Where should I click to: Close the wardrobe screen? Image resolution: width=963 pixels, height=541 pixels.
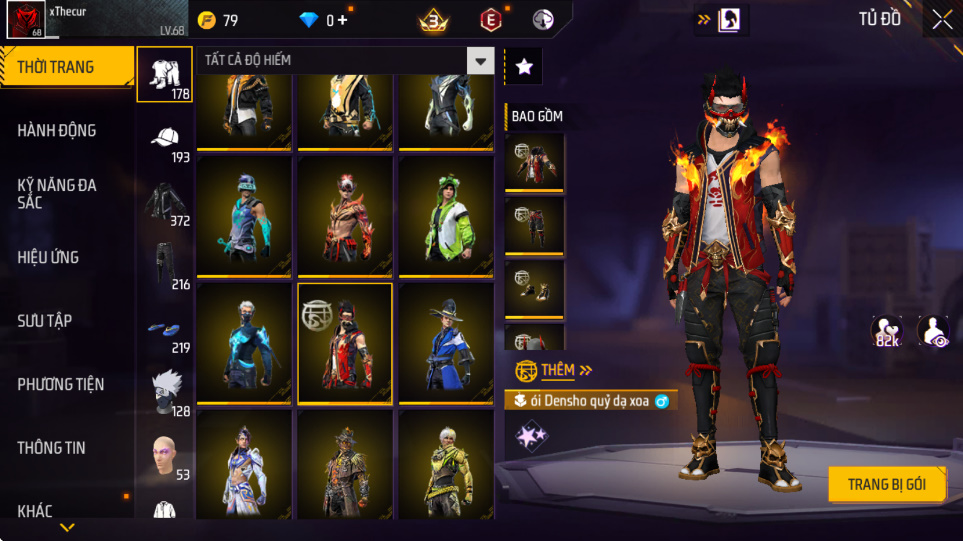941,19
